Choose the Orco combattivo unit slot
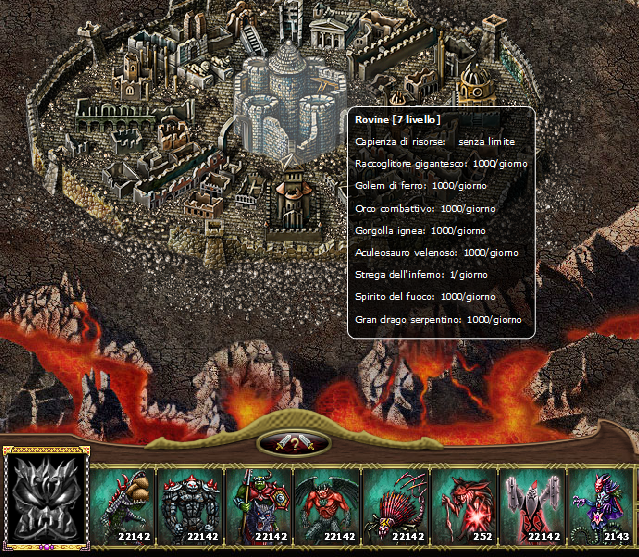The width and height of the screenshot is (639, 557). [259, 506]
